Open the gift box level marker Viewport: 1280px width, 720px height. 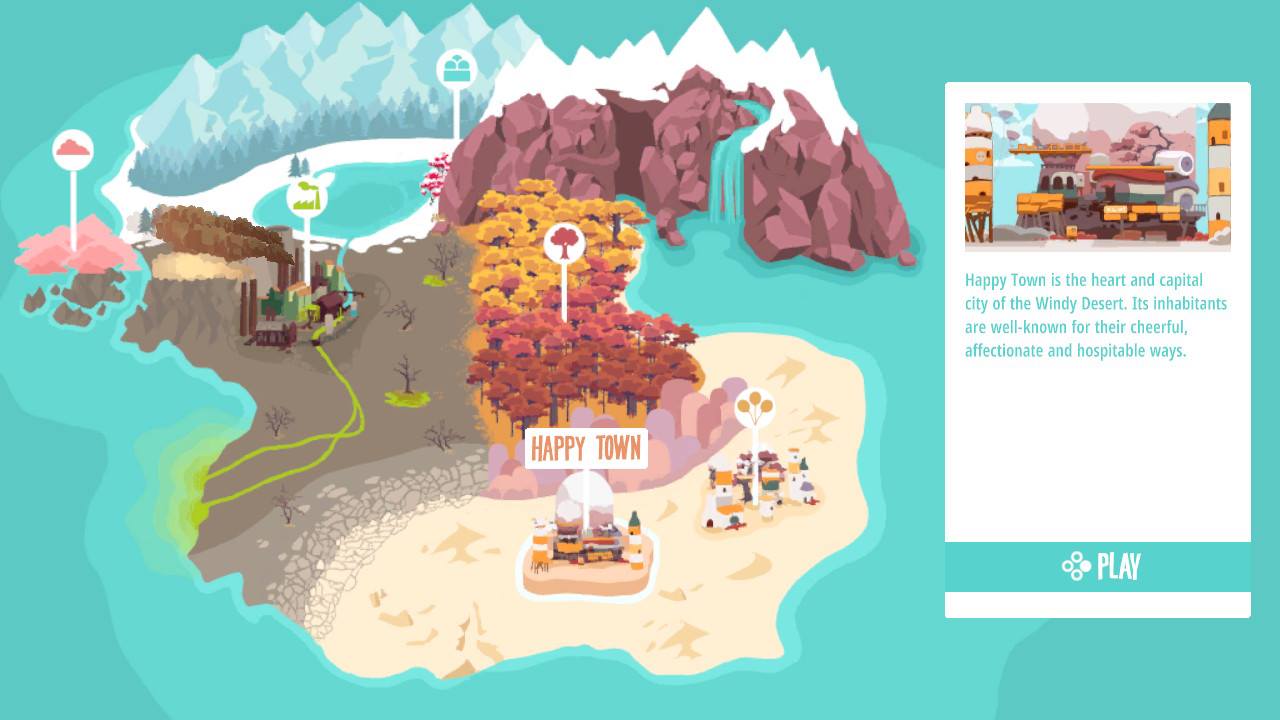point(456,68)
